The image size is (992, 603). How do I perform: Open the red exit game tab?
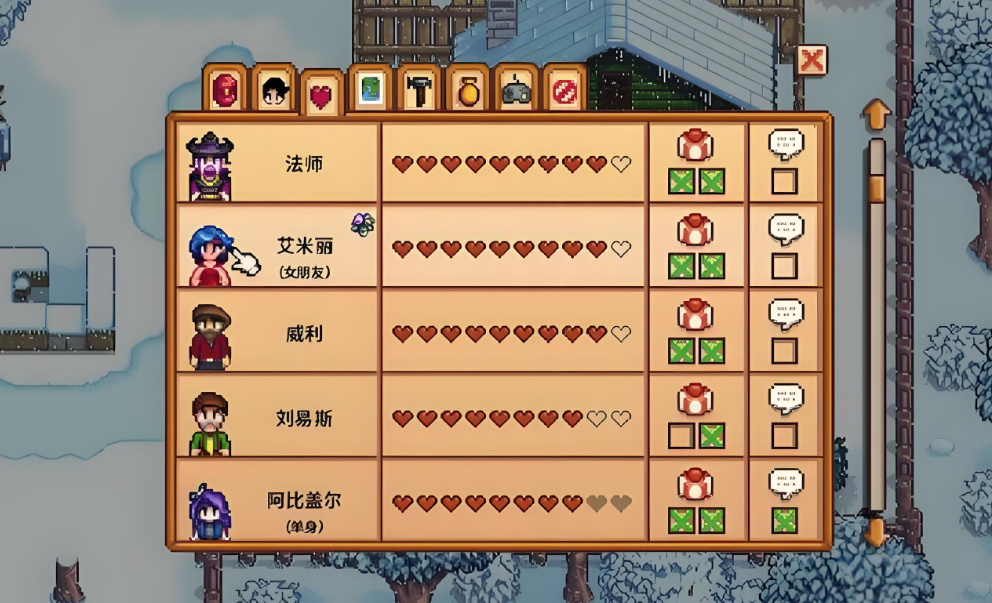tap(565, 90)
